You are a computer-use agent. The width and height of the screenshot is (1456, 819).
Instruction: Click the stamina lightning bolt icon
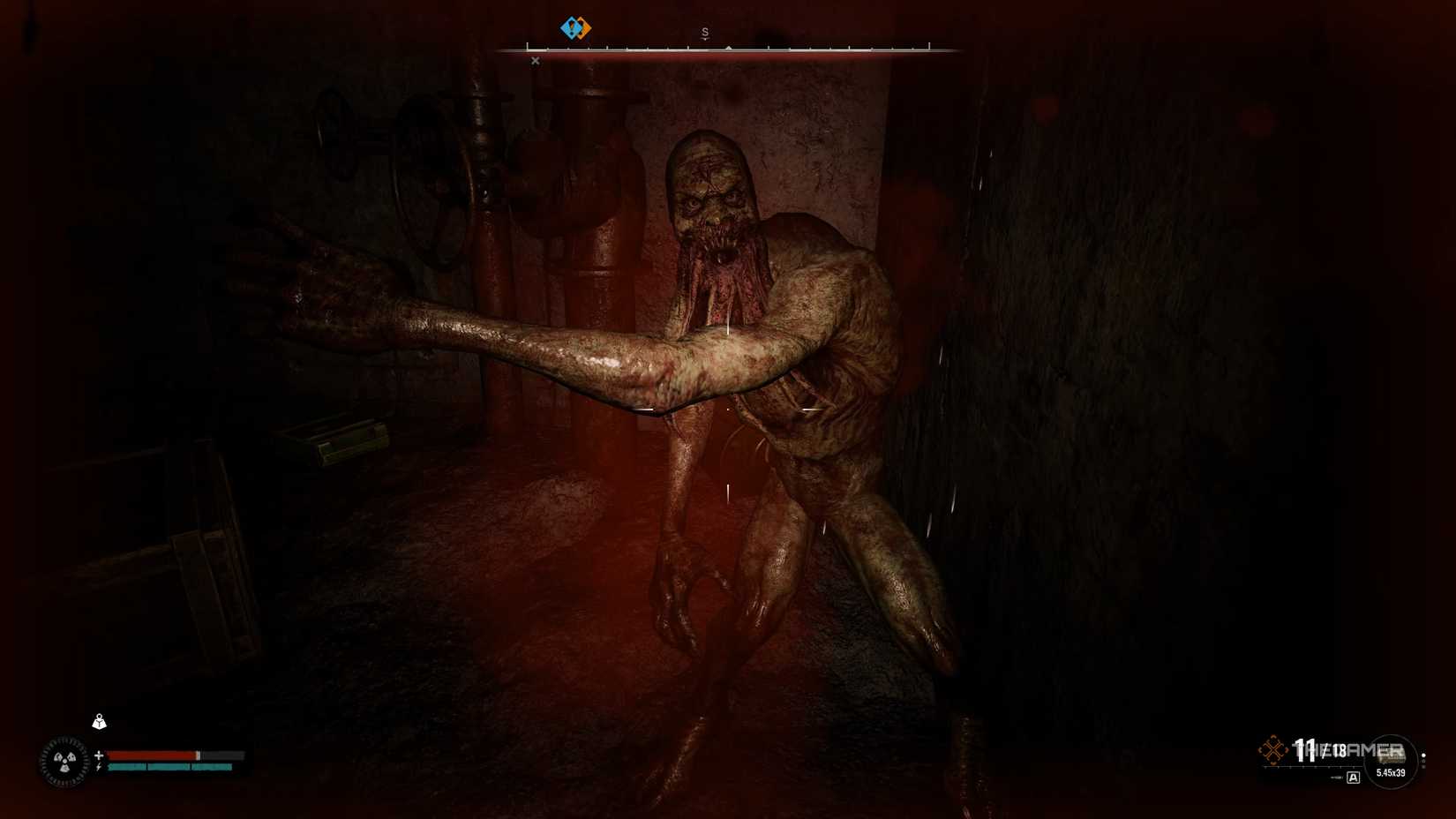tap(99, 766)
